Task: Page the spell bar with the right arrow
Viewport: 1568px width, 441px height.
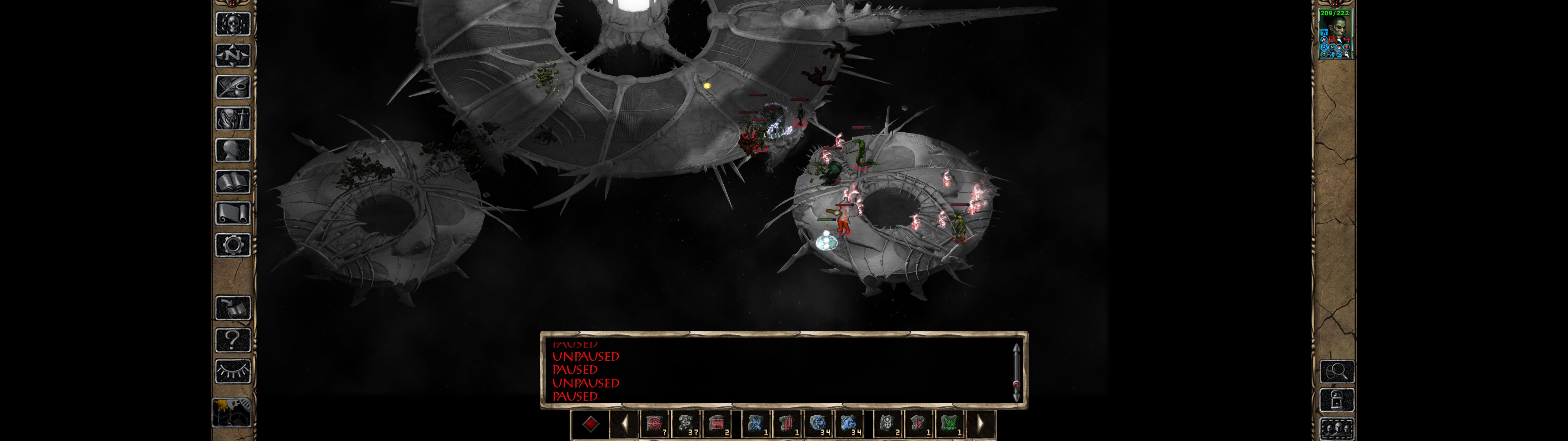Action: pyautogui.click(x=981, y=423)
